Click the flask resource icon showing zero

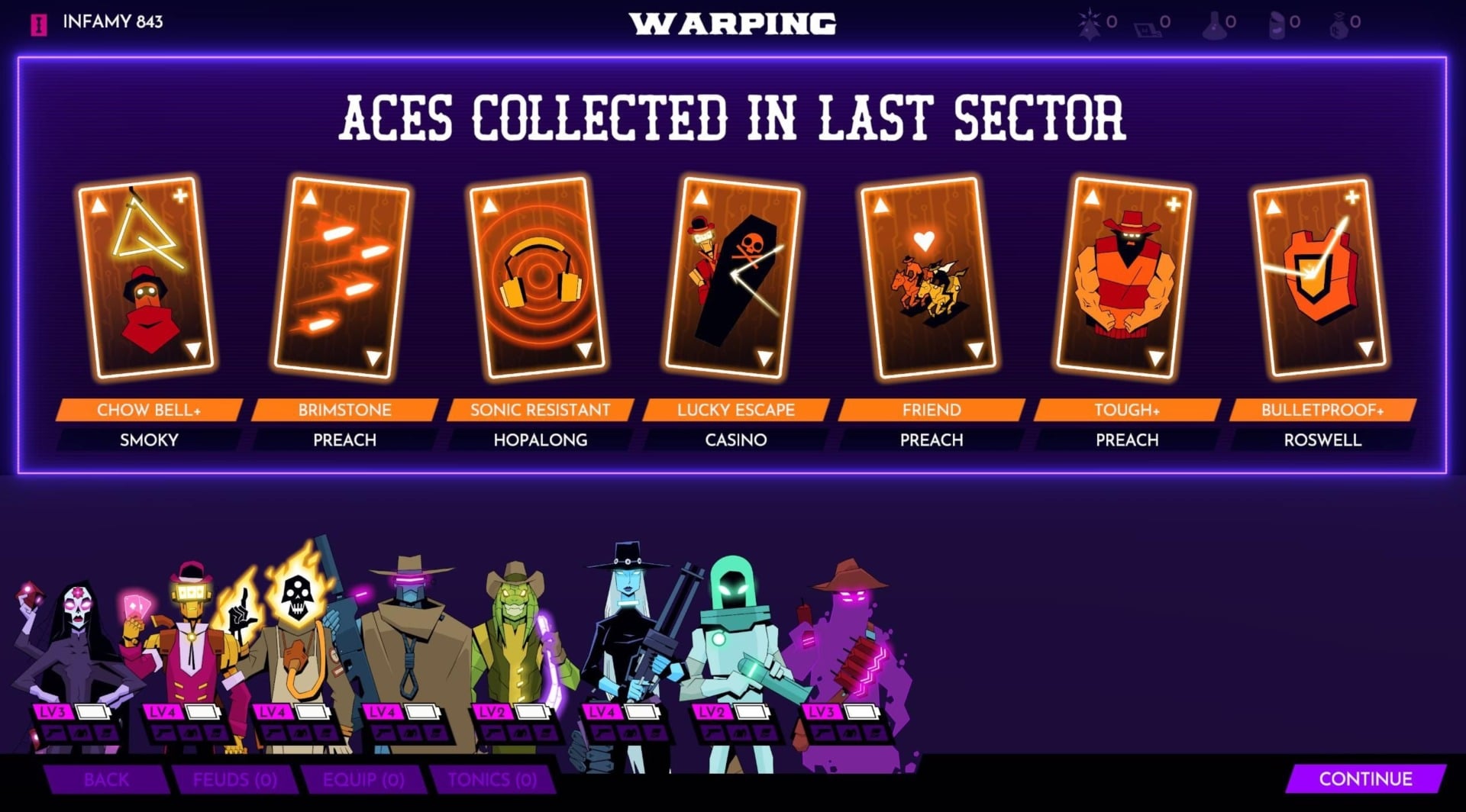point(1214,25)
